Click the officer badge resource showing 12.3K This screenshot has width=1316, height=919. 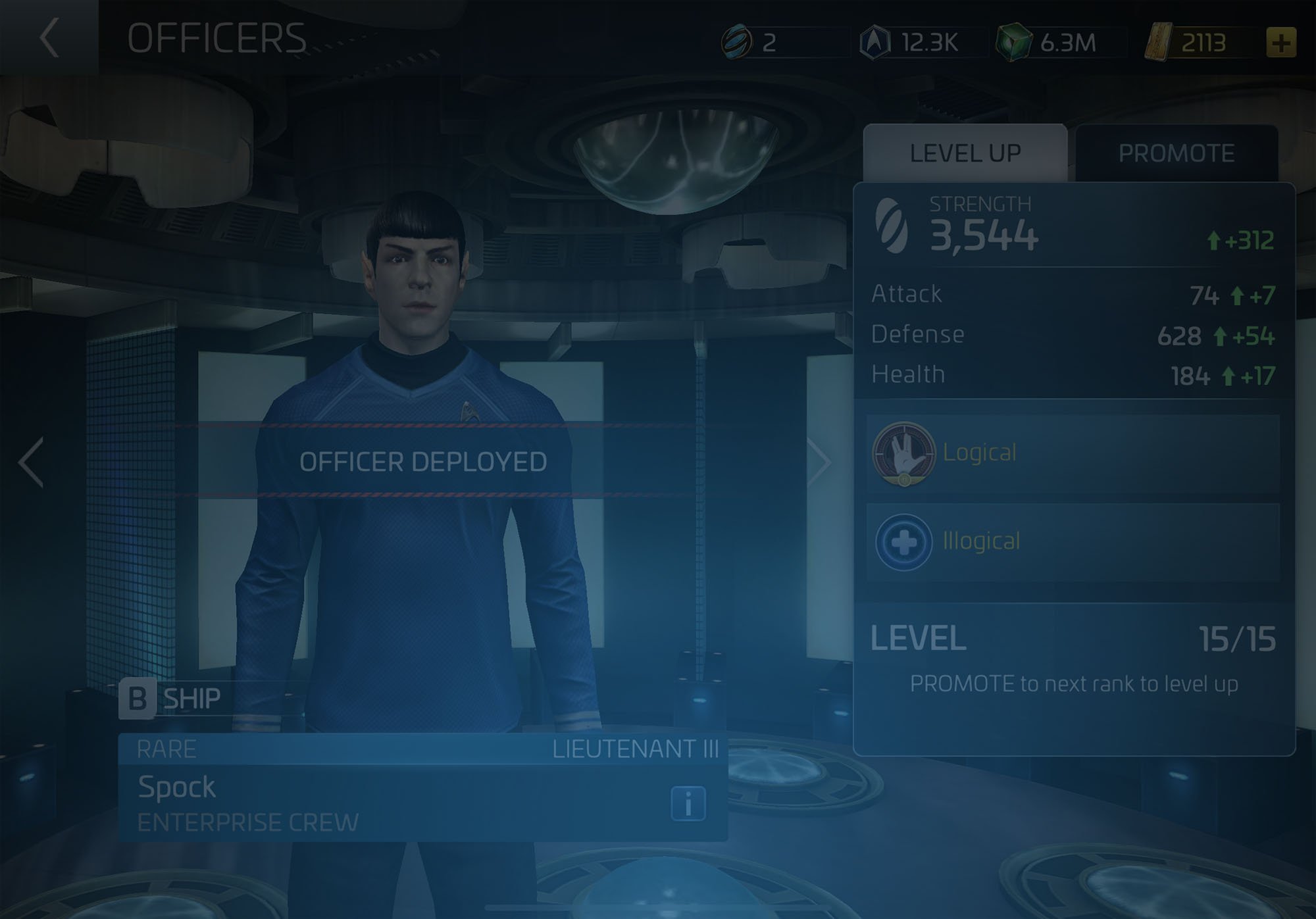(x=875, y=41)
